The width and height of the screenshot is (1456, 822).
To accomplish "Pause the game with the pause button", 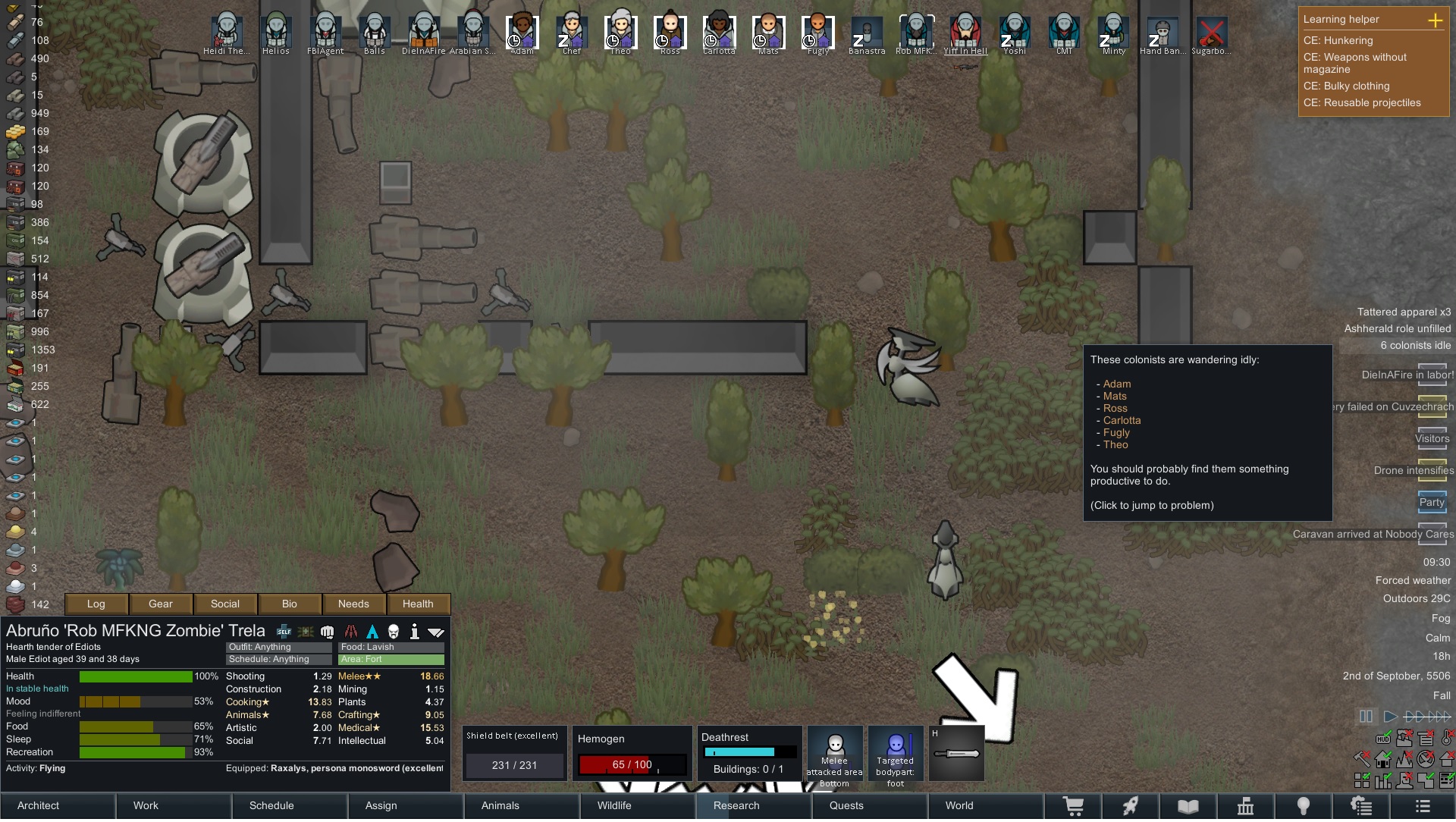I will coord(1366,716).
